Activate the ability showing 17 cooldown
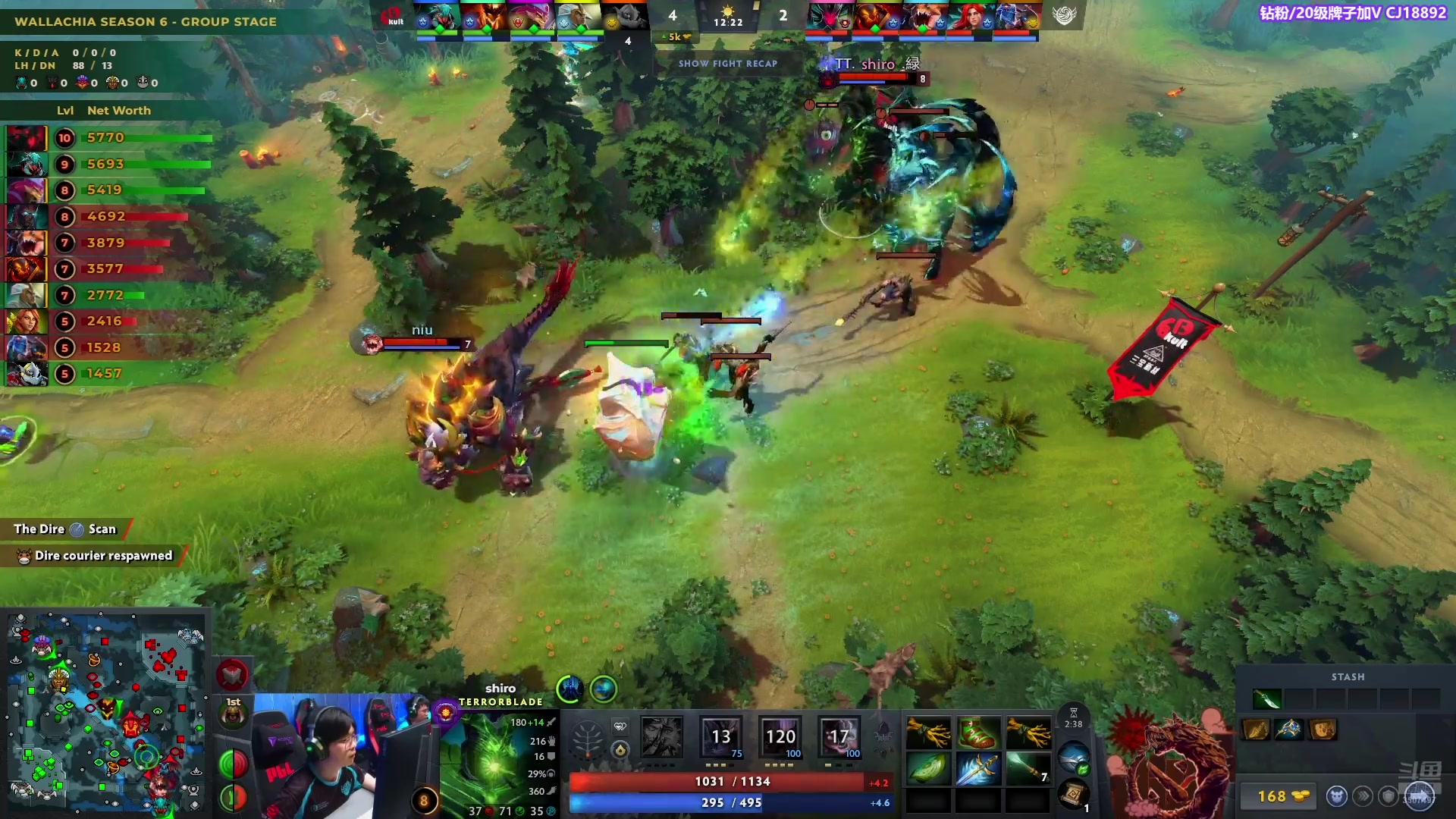Image resolution: width=1456 pixels, height=819 pixels. [839, 736]
